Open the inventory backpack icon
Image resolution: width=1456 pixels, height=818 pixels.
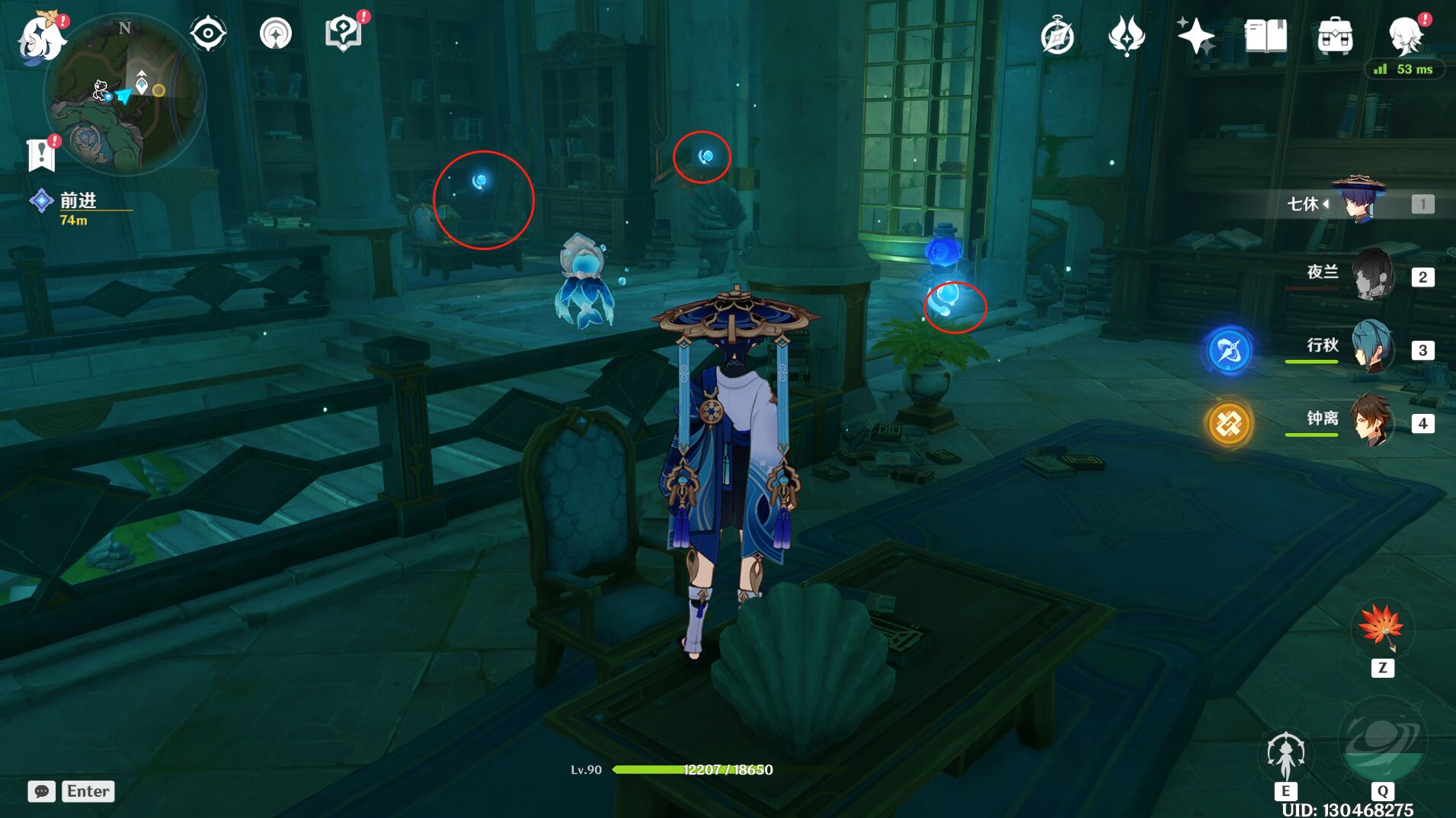point(1335,36)
